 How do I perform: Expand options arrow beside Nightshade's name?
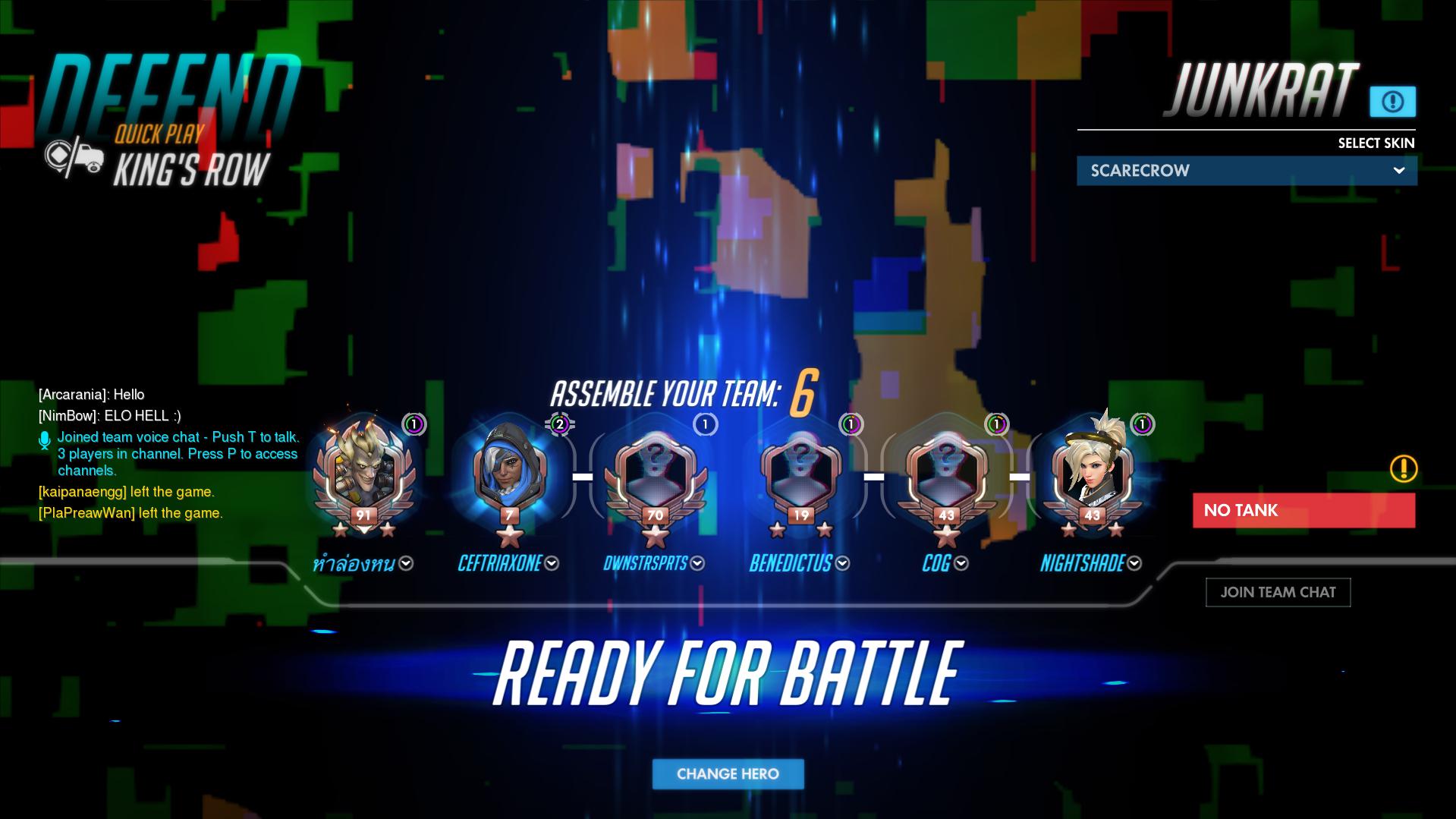[1134, 563]
